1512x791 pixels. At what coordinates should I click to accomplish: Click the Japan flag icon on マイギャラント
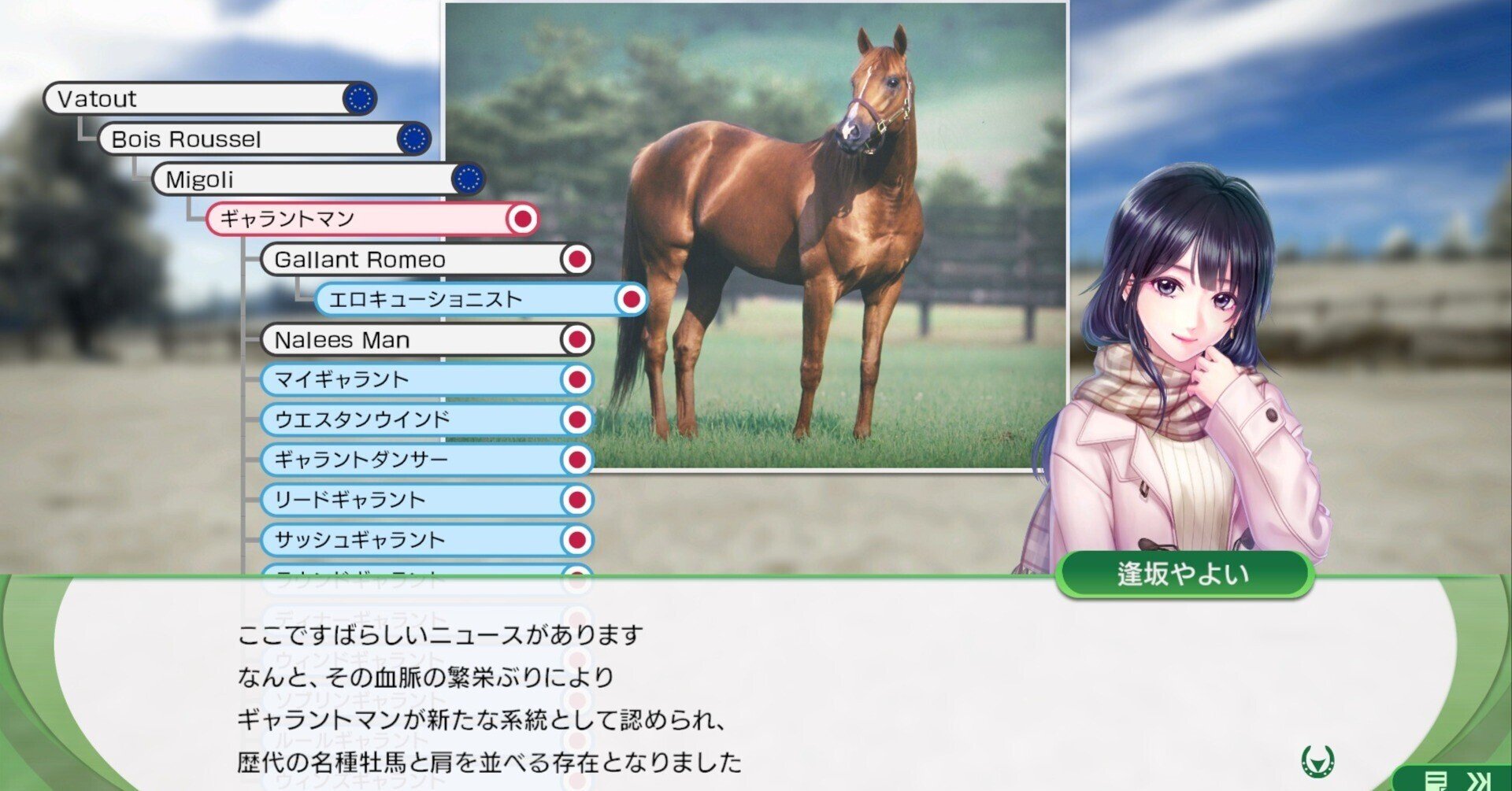(x=576, y=380)
